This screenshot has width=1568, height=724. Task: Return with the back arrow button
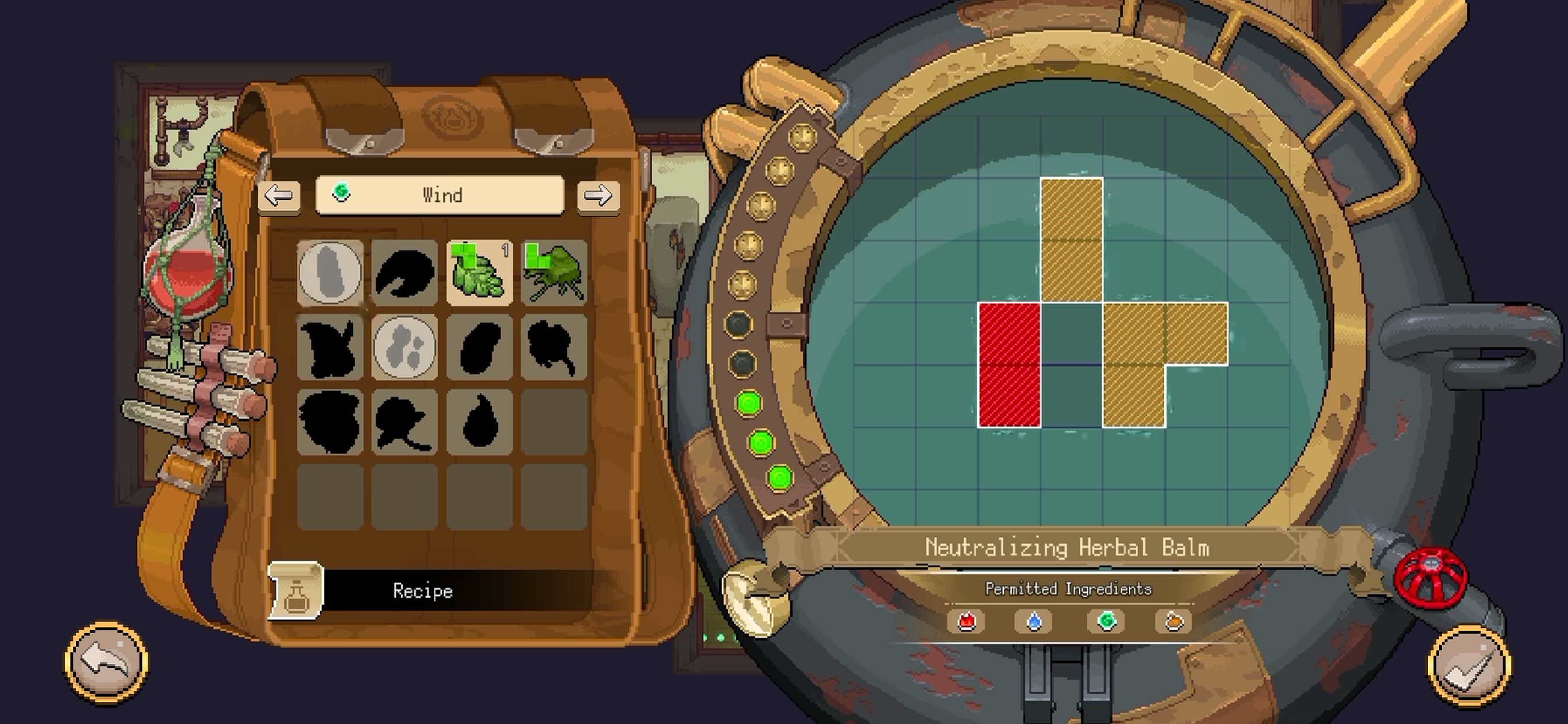(x=106, y=661)
